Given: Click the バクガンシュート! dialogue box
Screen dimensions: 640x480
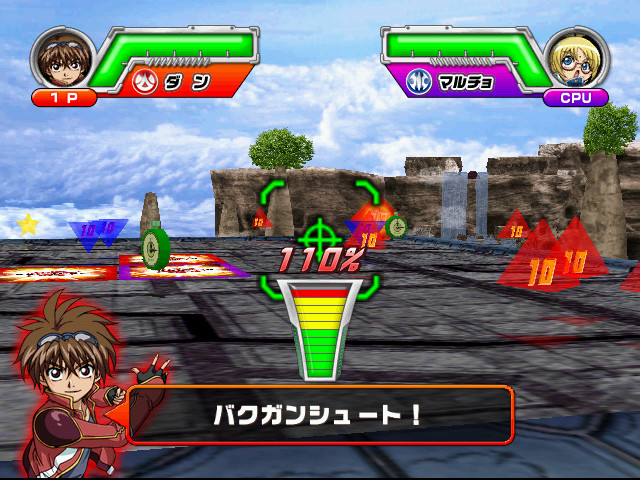Looking at the screenshot, I should click(x=318, y=414).
